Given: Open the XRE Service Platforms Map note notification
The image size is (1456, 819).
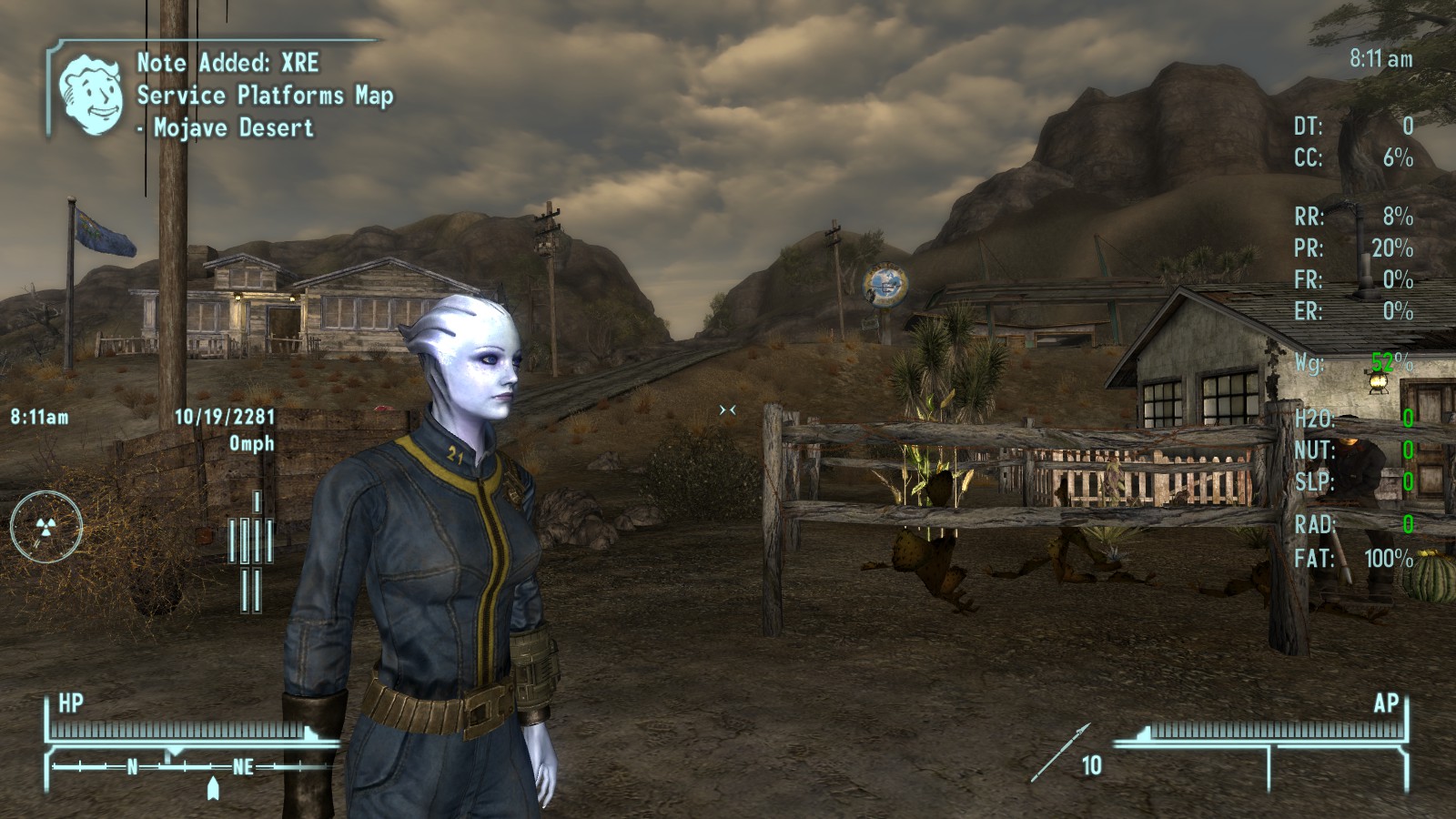Looking at the screenshot, I should coord(264,96).
